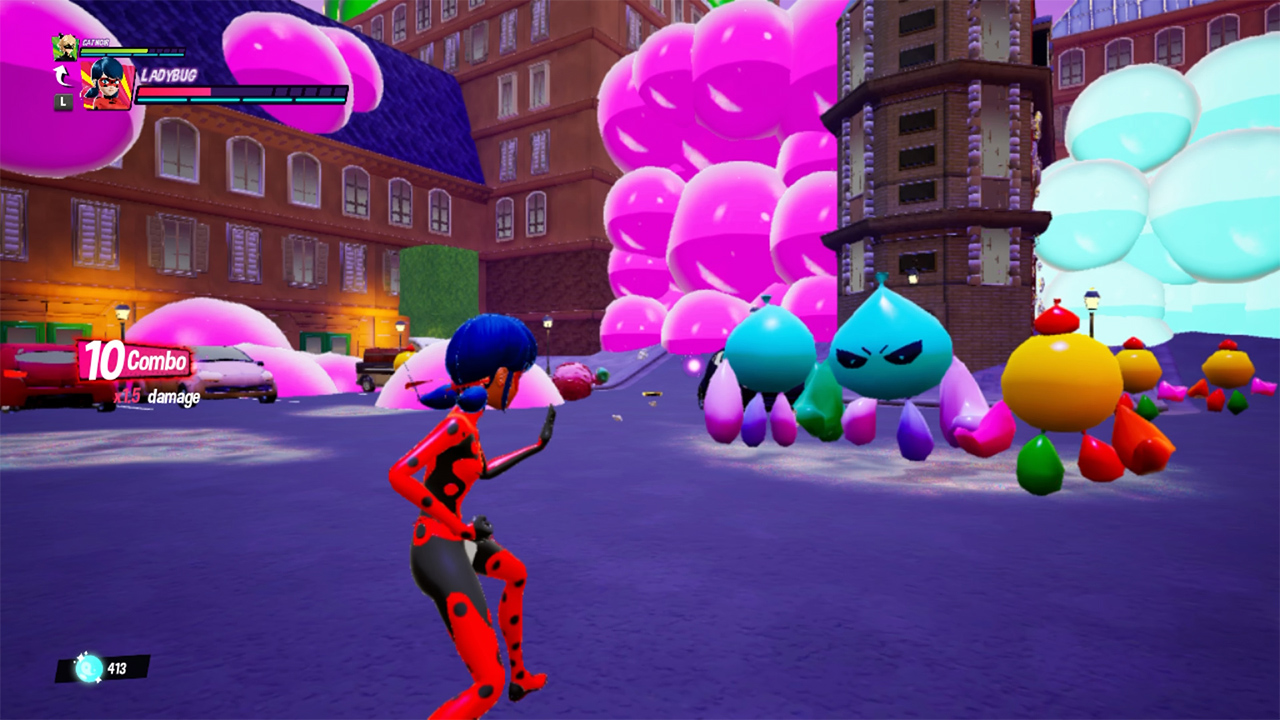The width and height of the screenshot is (1280, 720).
Task: Select the Cat Noir name label
Action: [x=96, y=43]
